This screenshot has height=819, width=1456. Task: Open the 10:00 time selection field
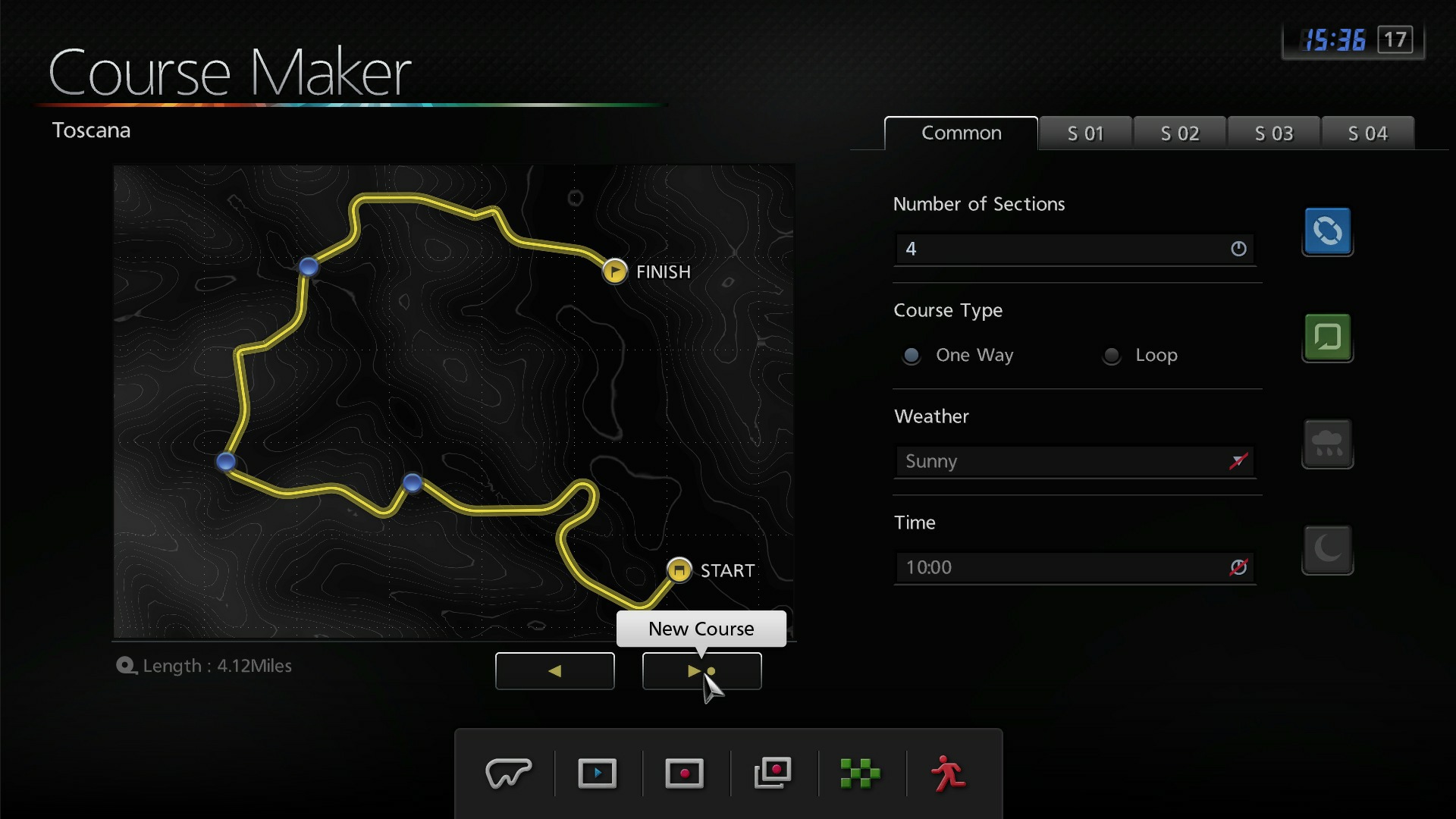click(1062, 567)
